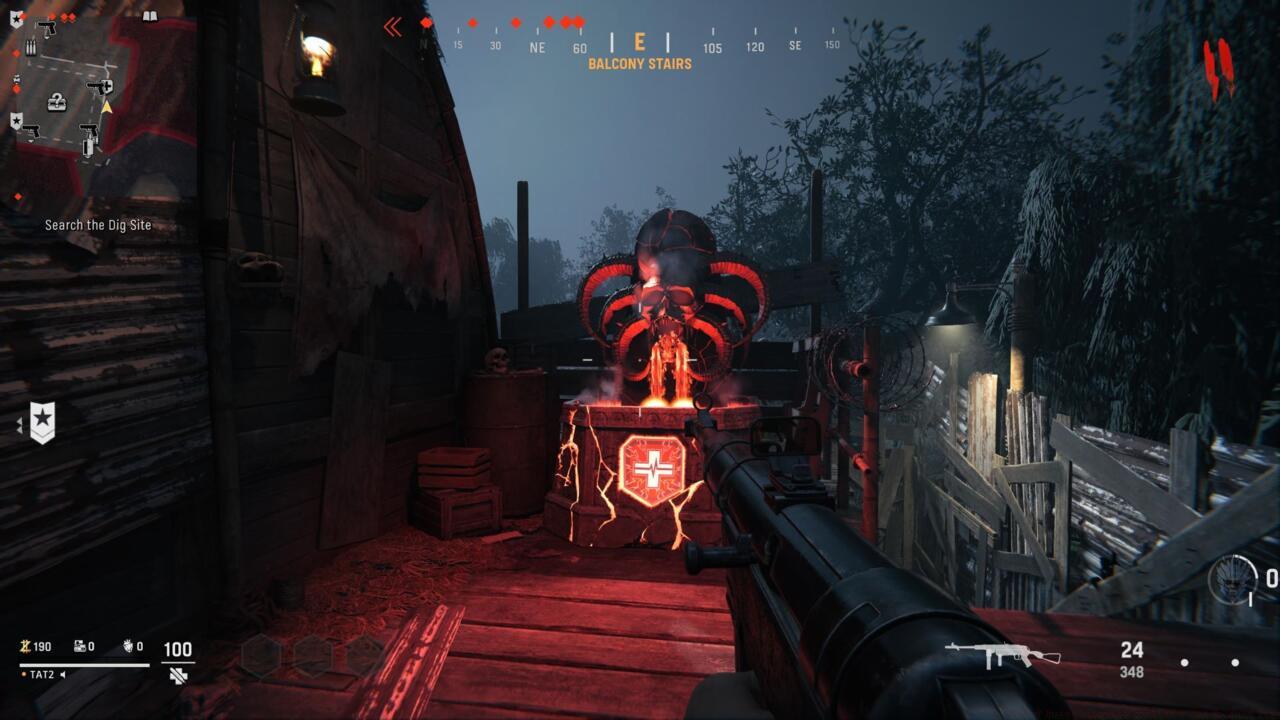
Task: Select the book icon beside the minimap
Action: [150, 16]
